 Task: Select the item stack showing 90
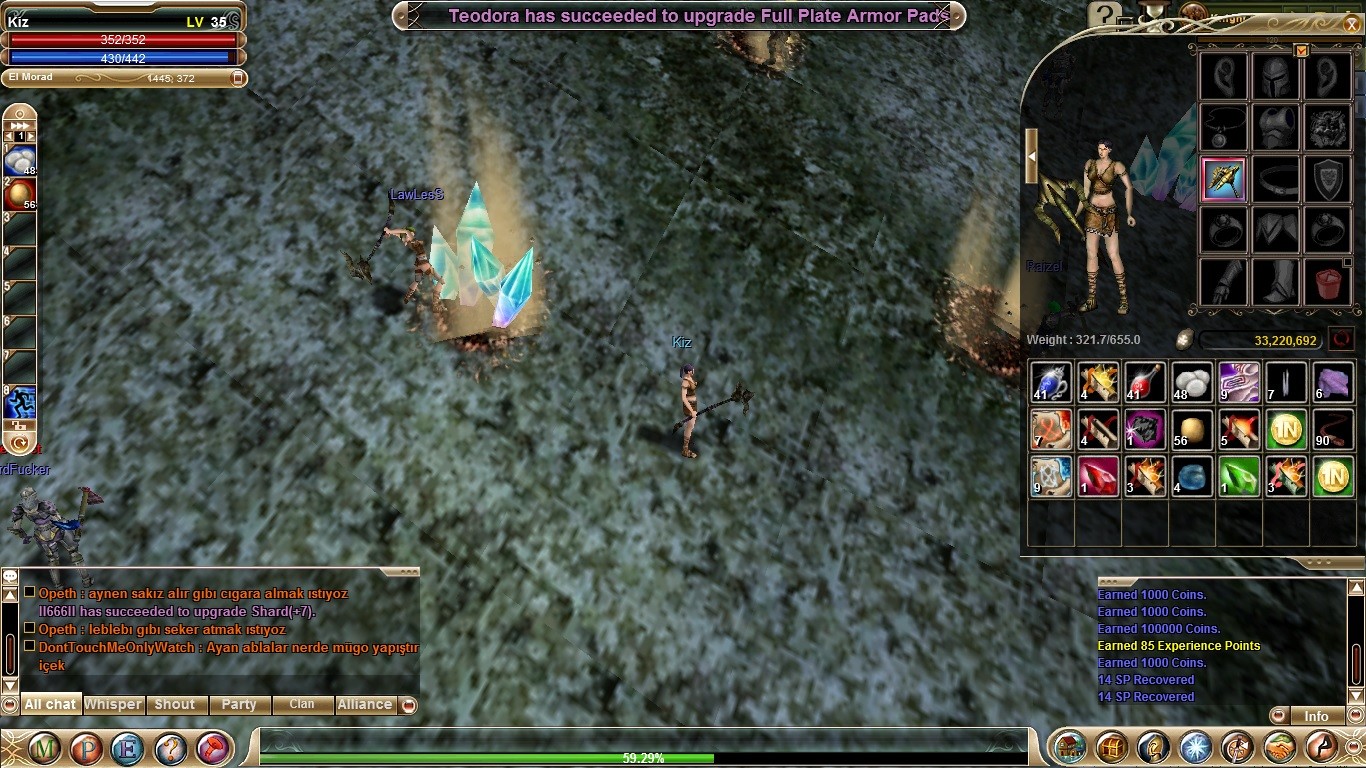click(1332, 429)
